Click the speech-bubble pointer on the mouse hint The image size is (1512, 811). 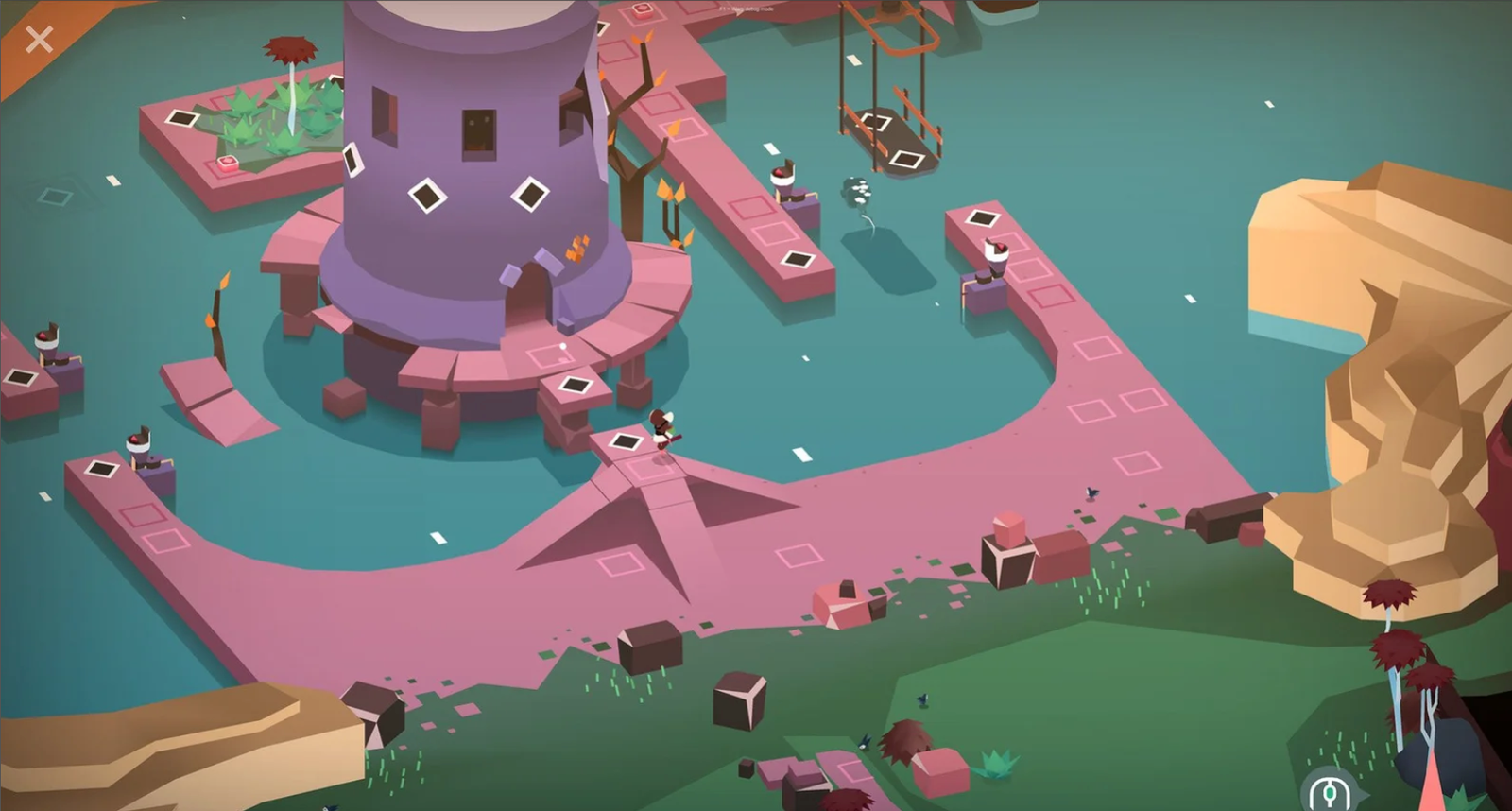click(x=1364, y=794)
